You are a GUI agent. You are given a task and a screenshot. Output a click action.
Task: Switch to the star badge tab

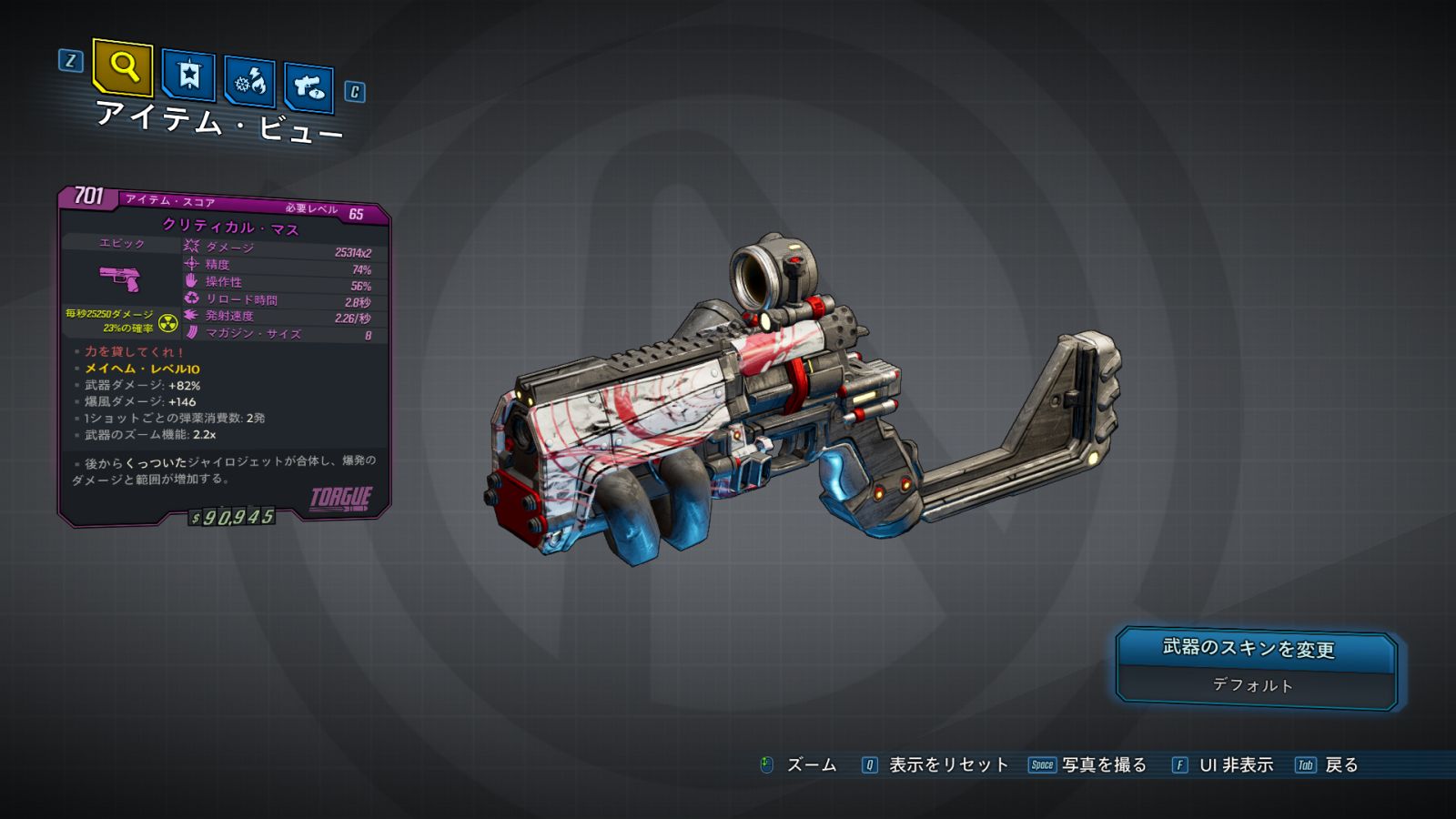[188, 75]
